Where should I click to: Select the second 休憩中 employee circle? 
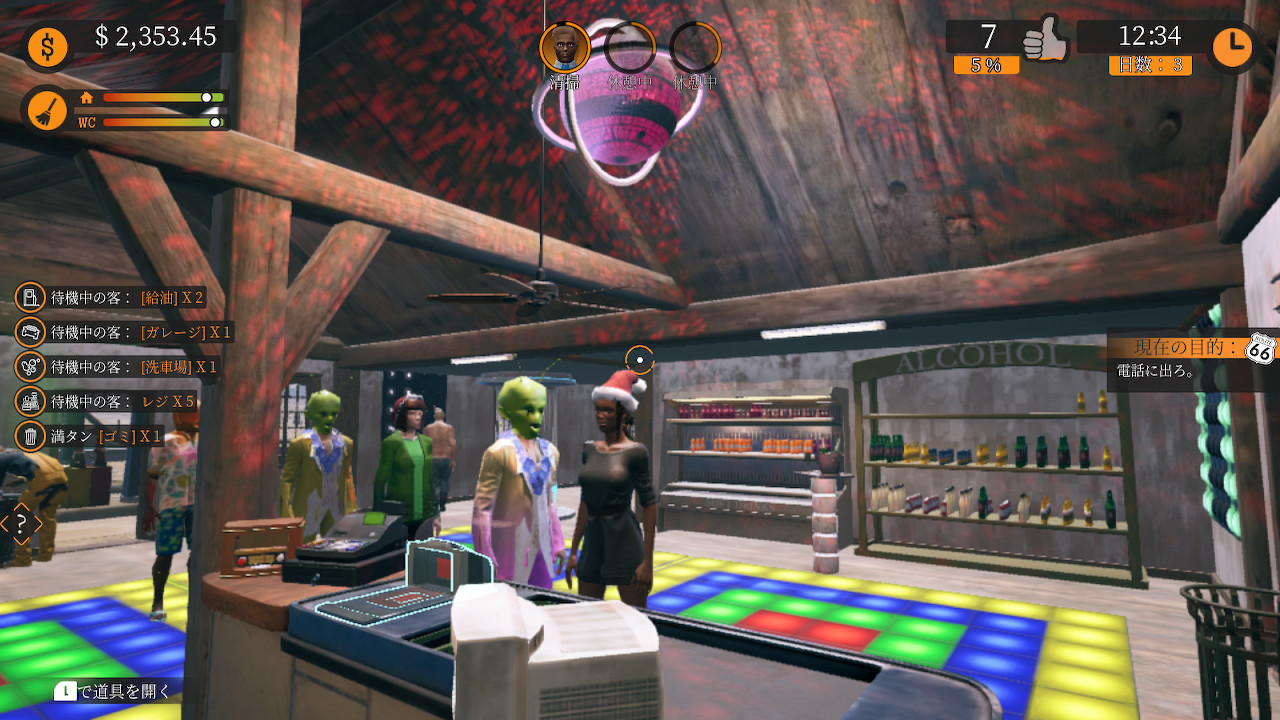point(696,46)
